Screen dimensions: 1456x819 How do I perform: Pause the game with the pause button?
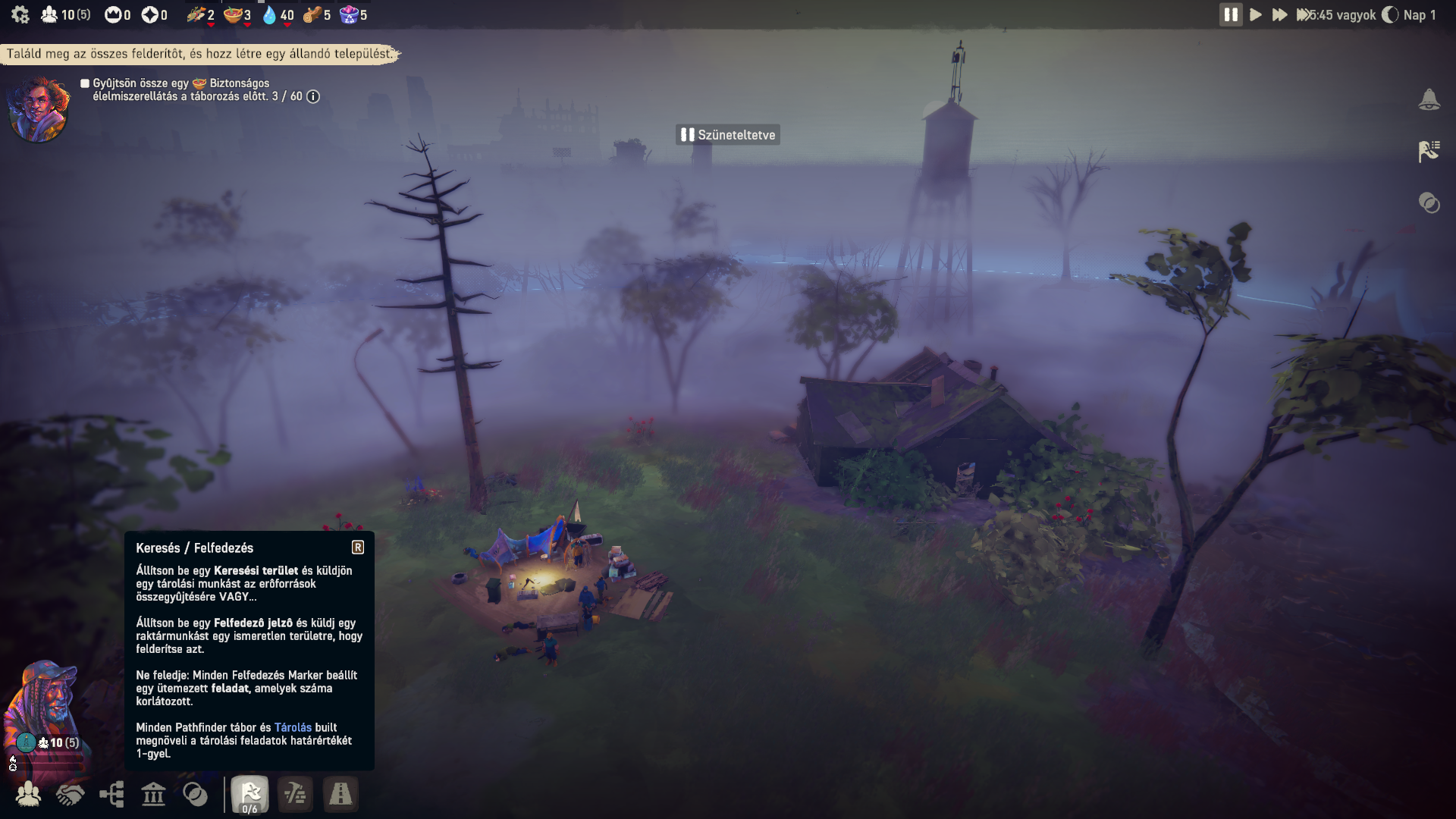tap(1230, 14)
